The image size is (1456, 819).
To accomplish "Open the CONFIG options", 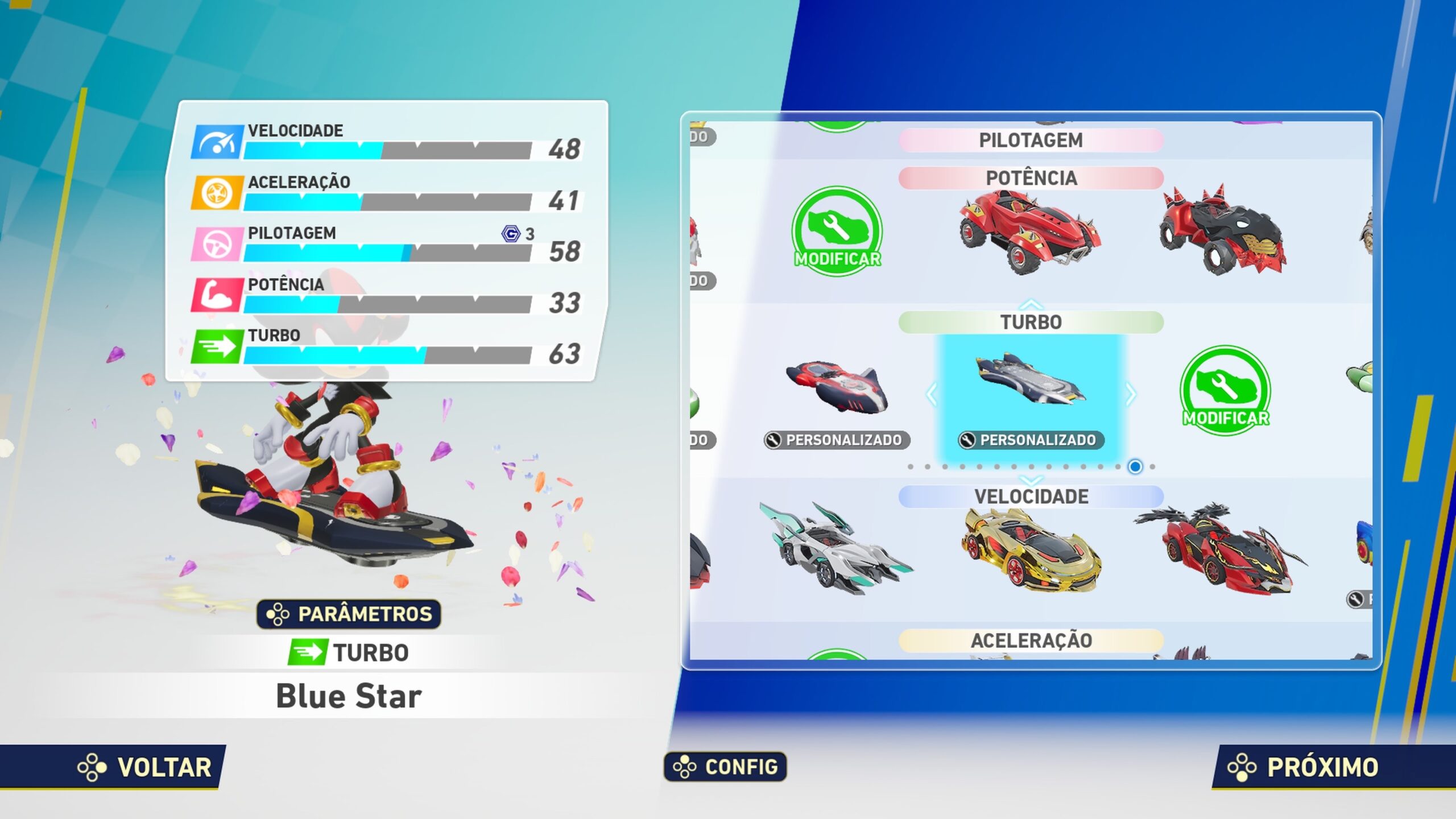I will coord(725,767).
